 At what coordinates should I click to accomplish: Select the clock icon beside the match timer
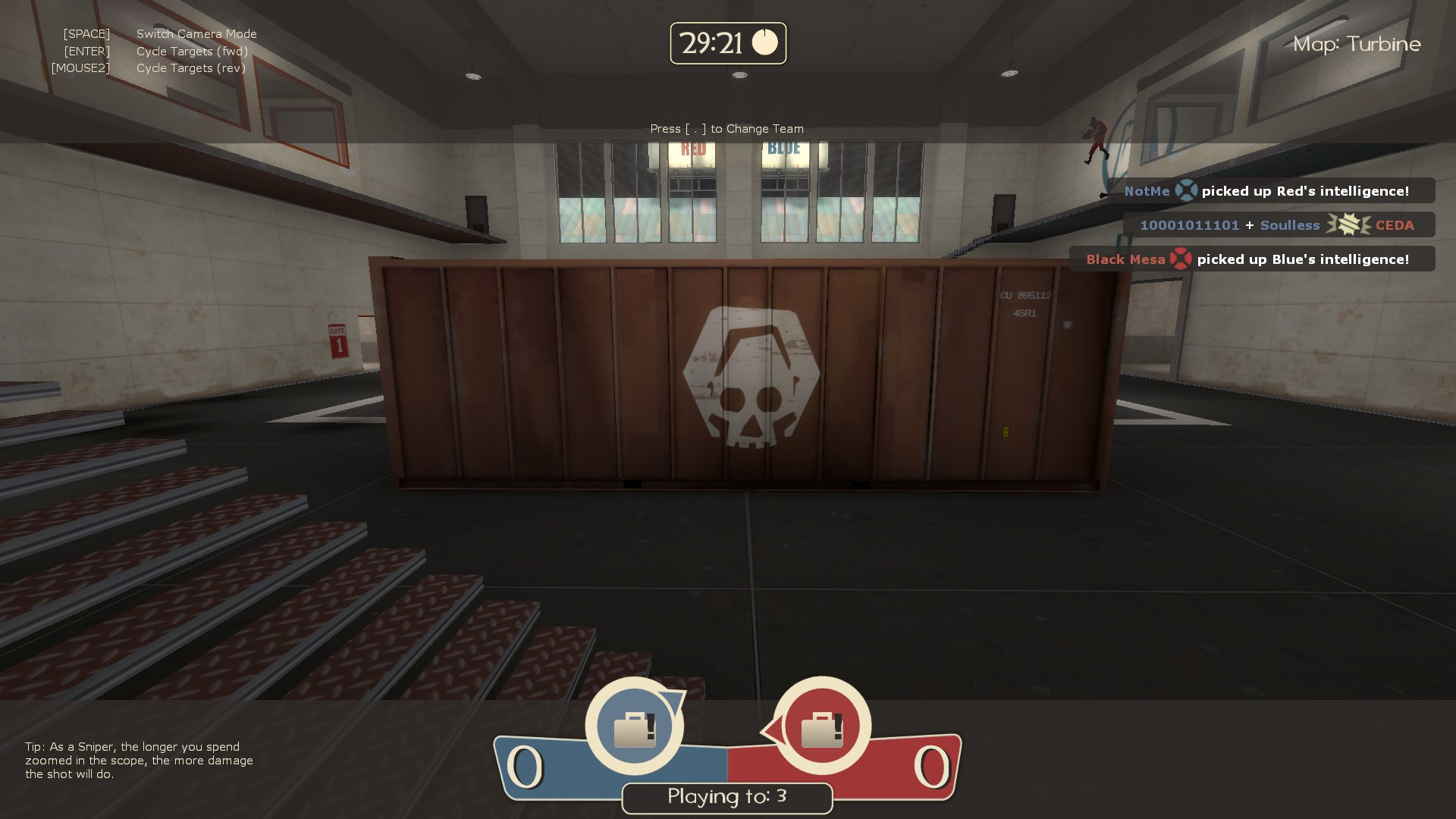pos(766,43)
